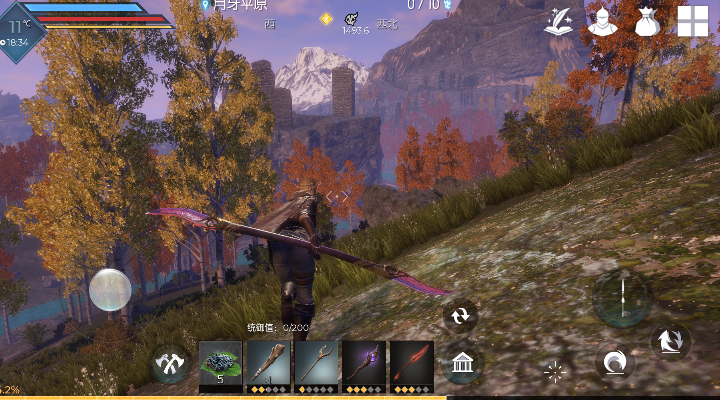Viewport: 720px width, 400px height.
Task: Open the money bag inventory
Action: 648,21
